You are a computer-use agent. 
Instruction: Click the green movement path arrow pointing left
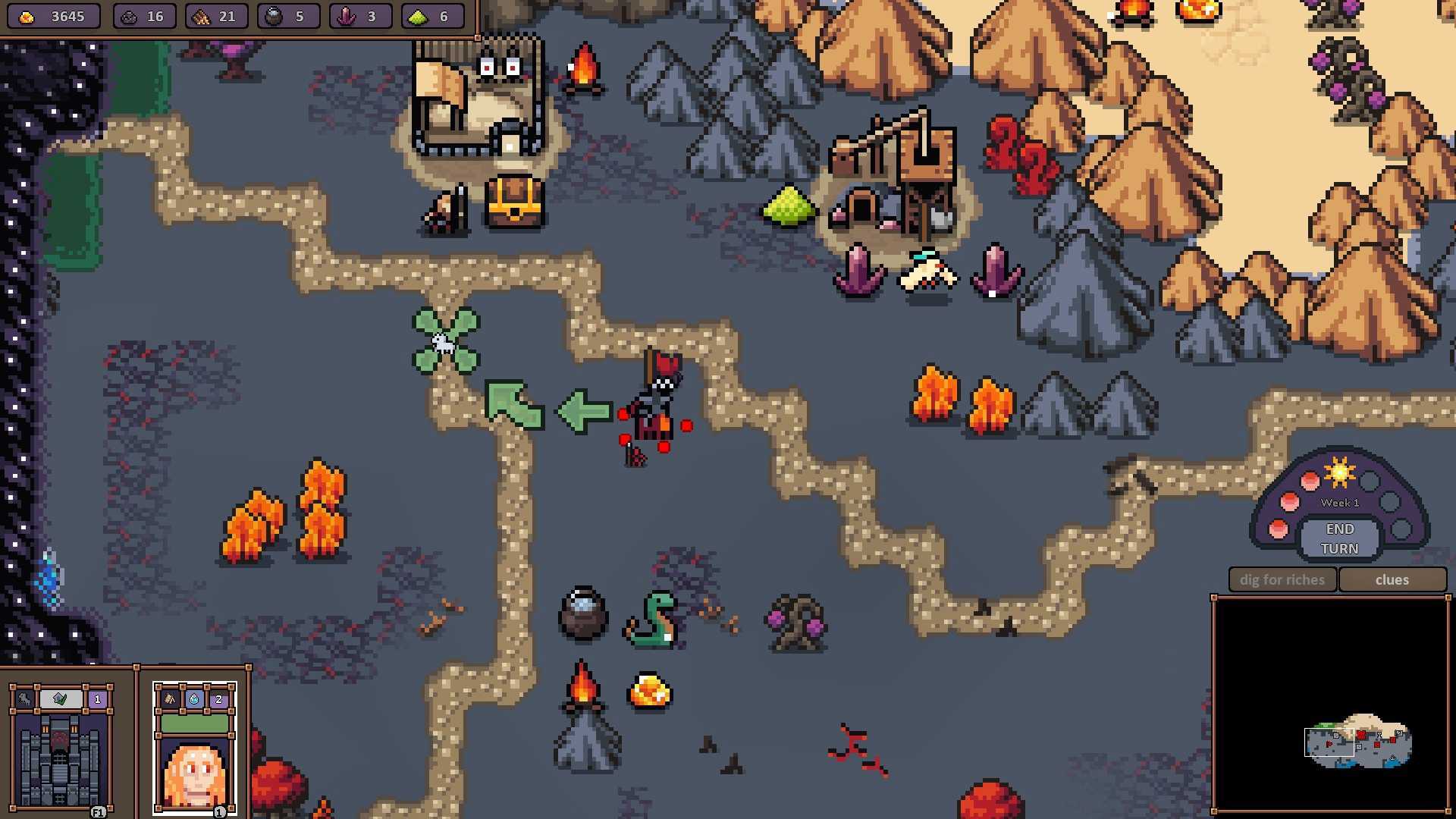[584, 412]
